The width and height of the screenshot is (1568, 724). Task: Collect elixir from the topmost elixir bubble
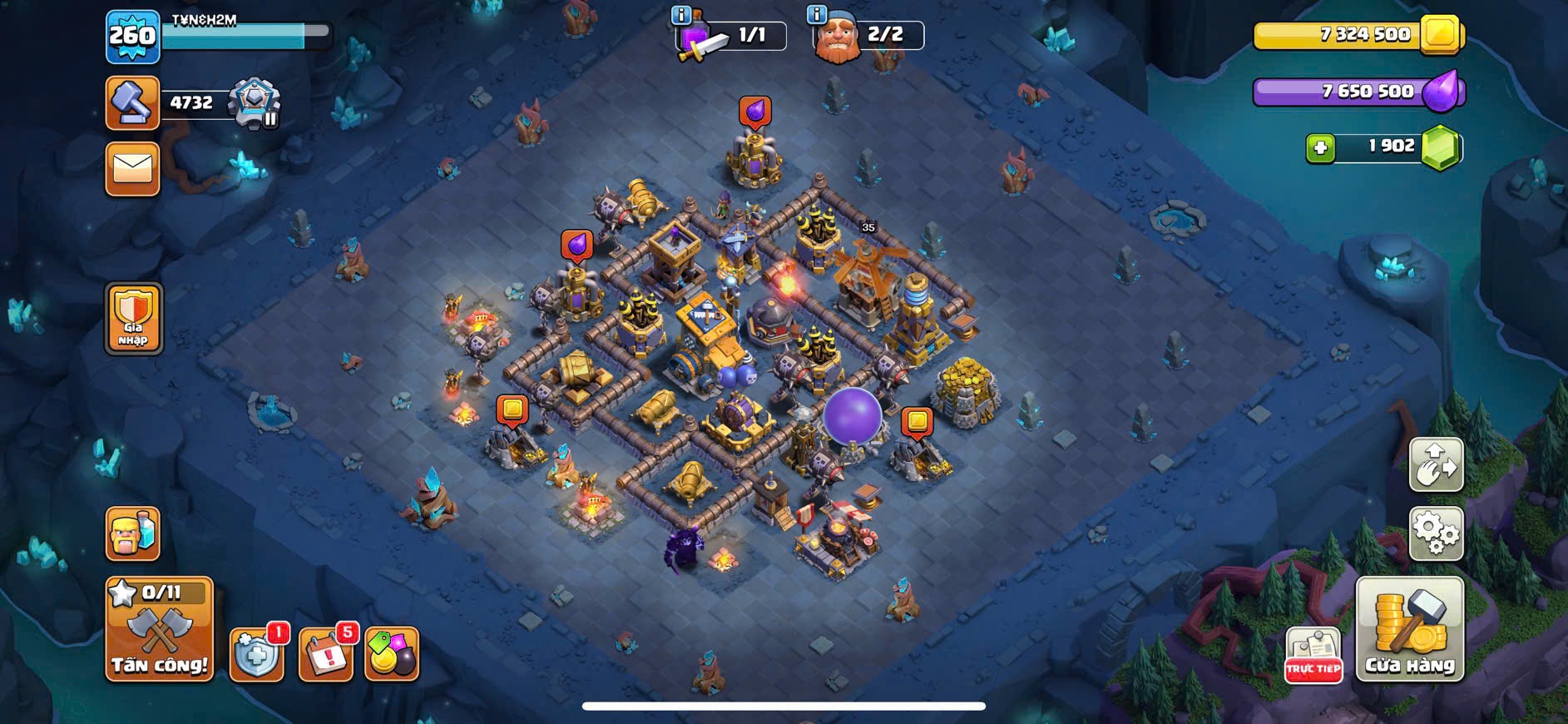click(x=754, y=111)
